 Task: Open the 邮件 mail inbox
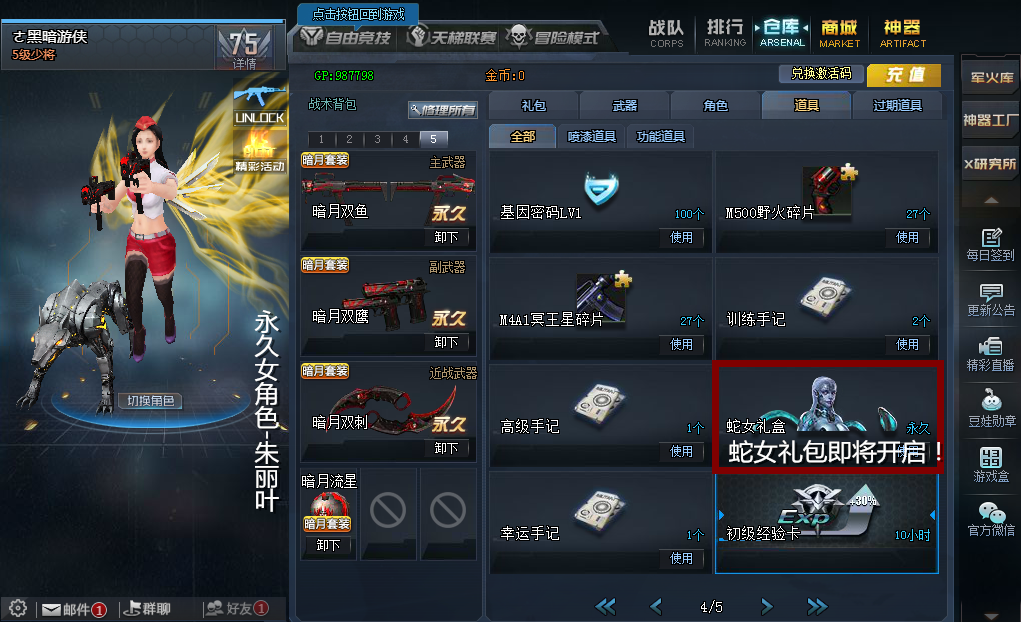pyautogui.click(x=71, y=608)
